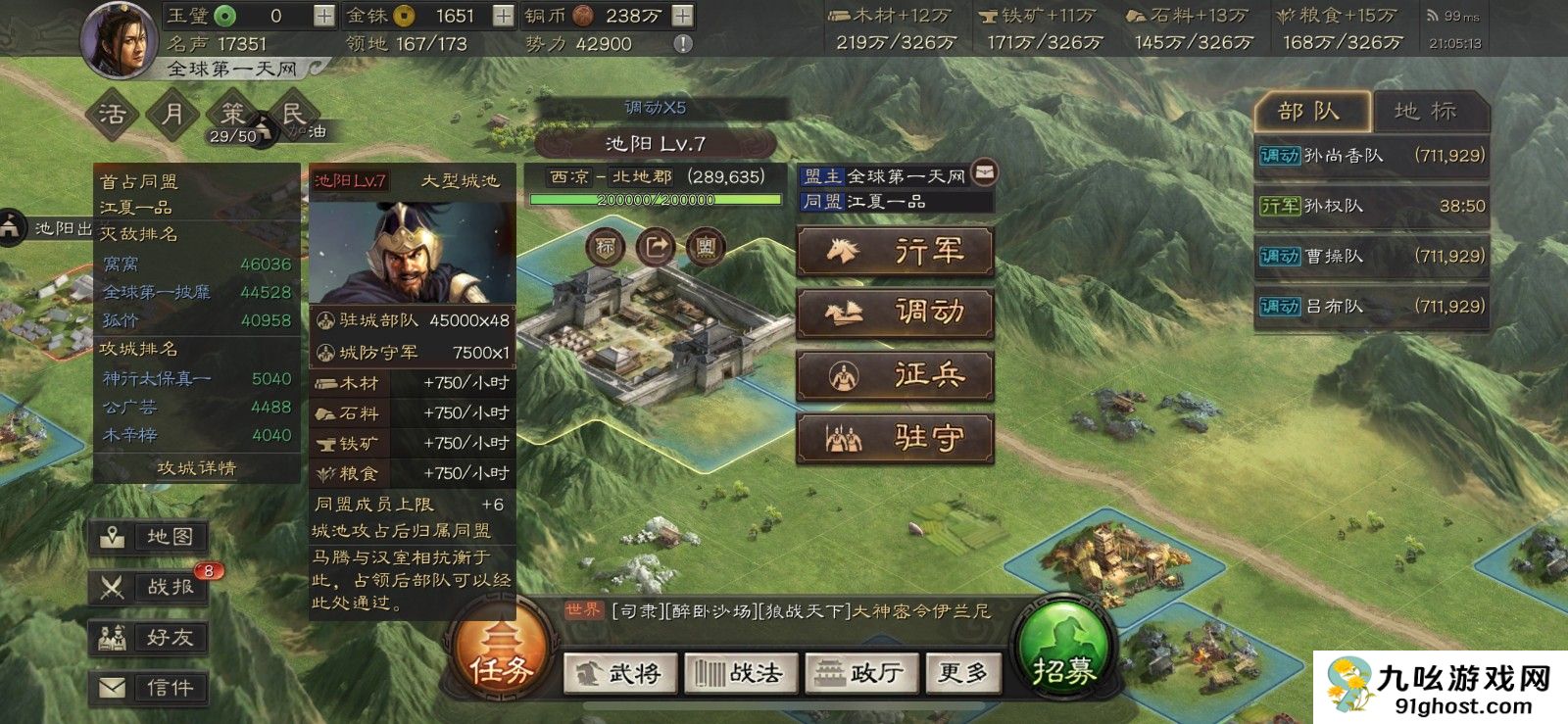Screen dimensions: 1568x724
Task: Open the 政厅 government hall menu
Action: tap(860, 673)
